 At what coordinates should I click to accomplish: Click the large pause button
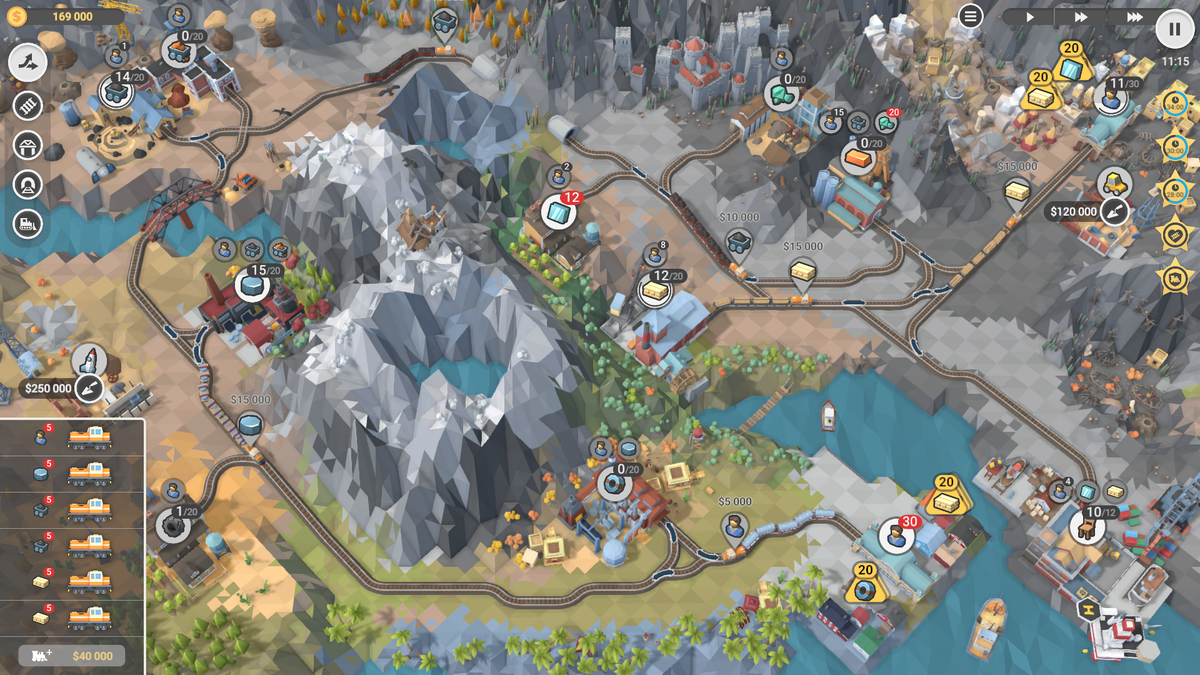tap(1174, 28)
